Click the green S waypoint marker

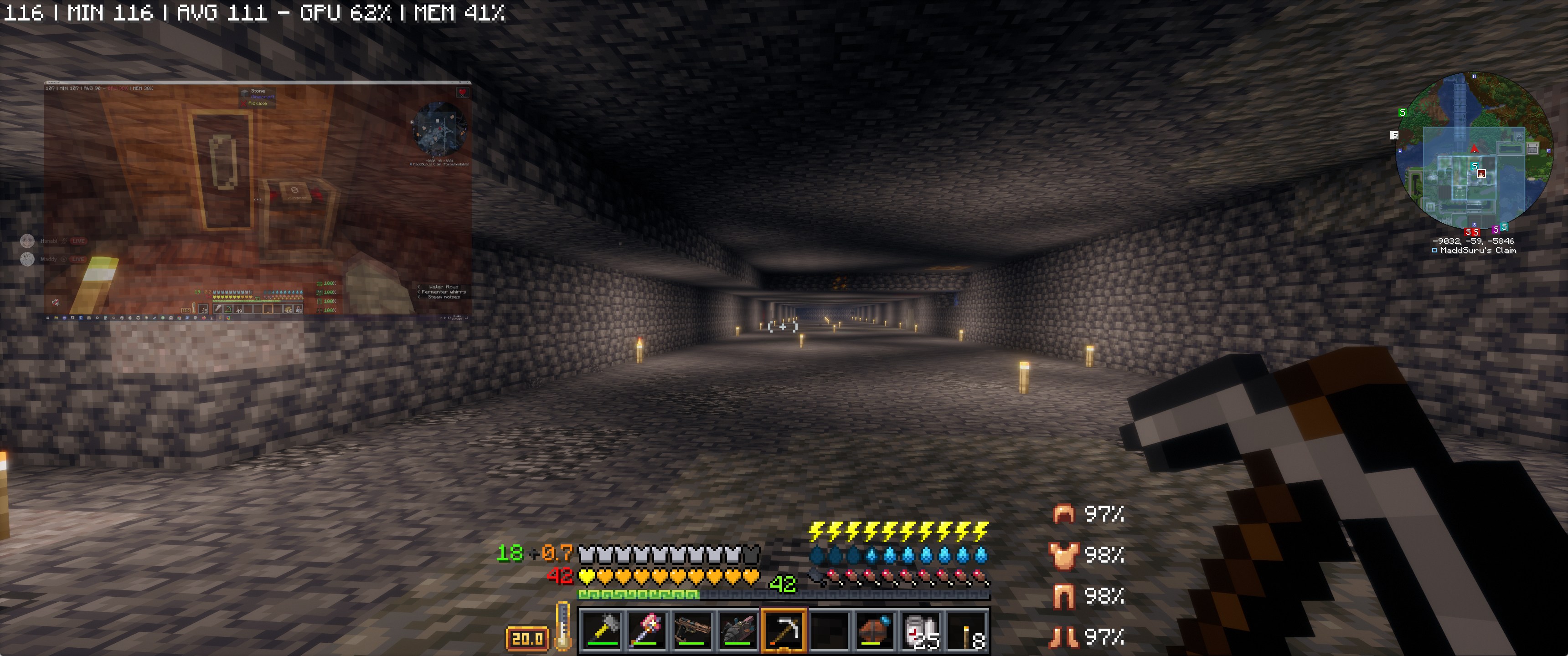[x=1403, y=113]
